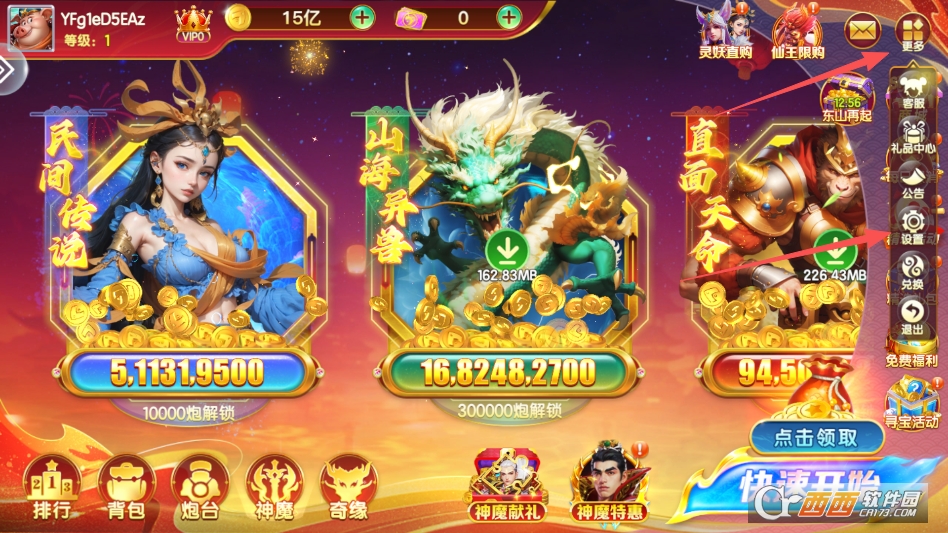
Task: Open the 神魔特惠 offer
Action: pyautogui.click(x=609, y=487)
